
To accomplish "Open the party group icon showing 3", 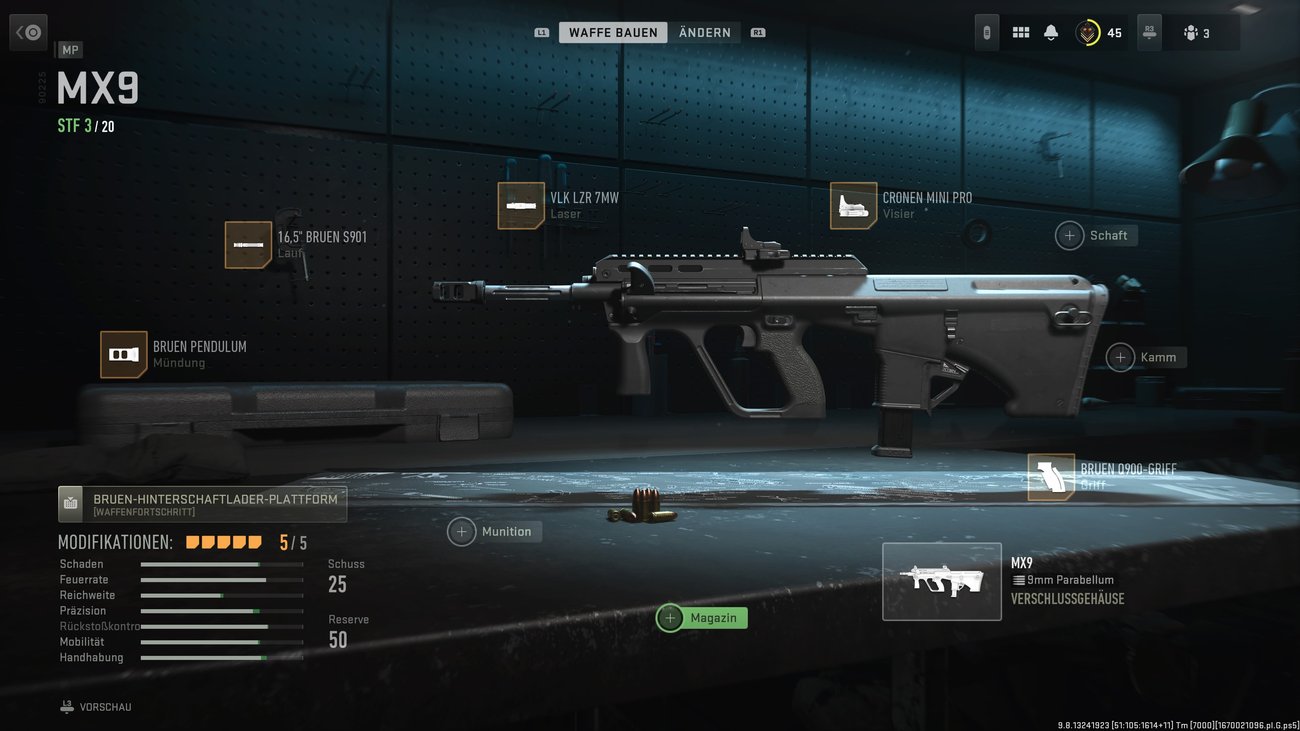I will point(1196,33).
